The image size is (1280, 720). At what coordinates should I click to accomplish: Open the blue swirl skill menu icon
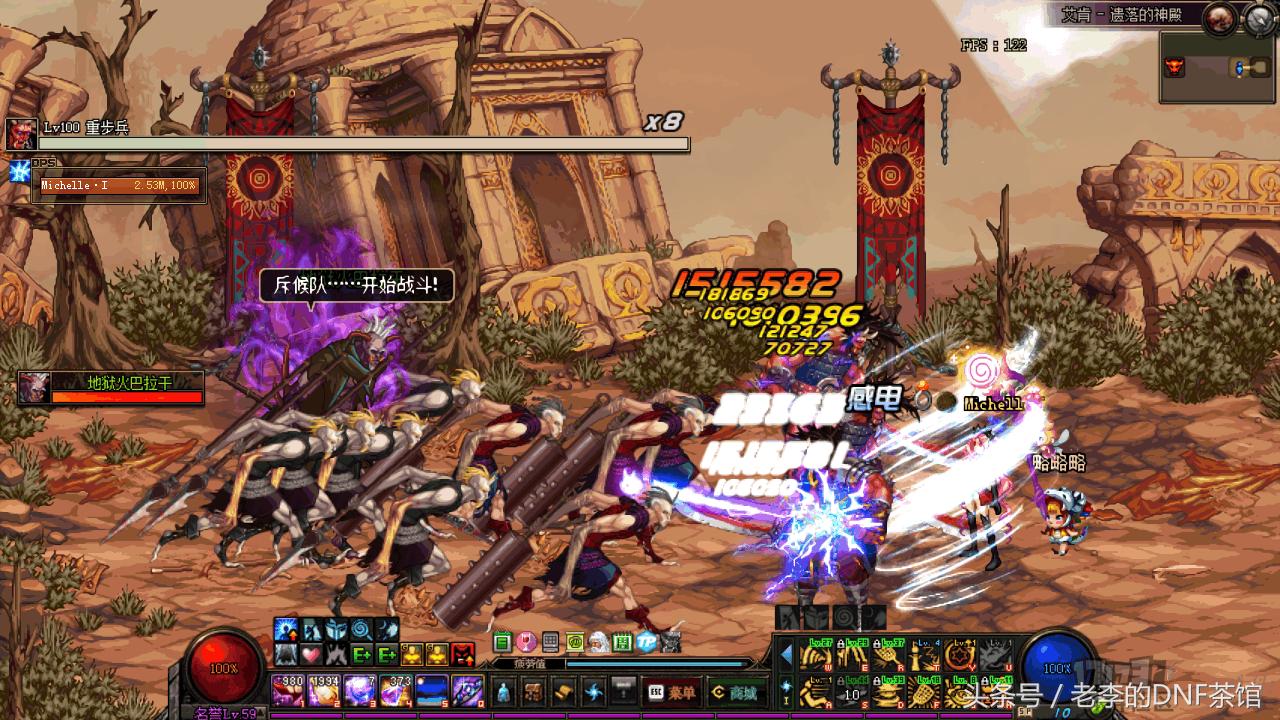pos(595,691)
